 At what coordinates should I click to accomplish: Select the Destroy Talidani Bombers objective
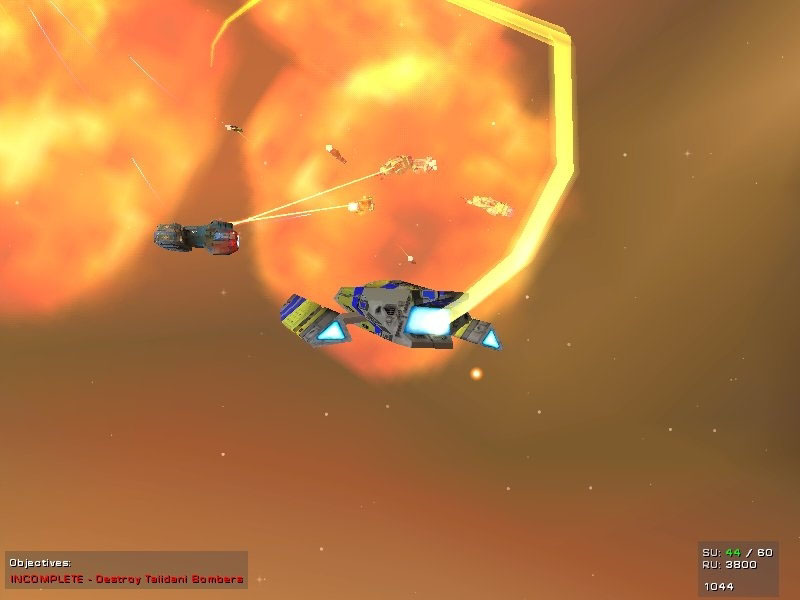[127, 578]
